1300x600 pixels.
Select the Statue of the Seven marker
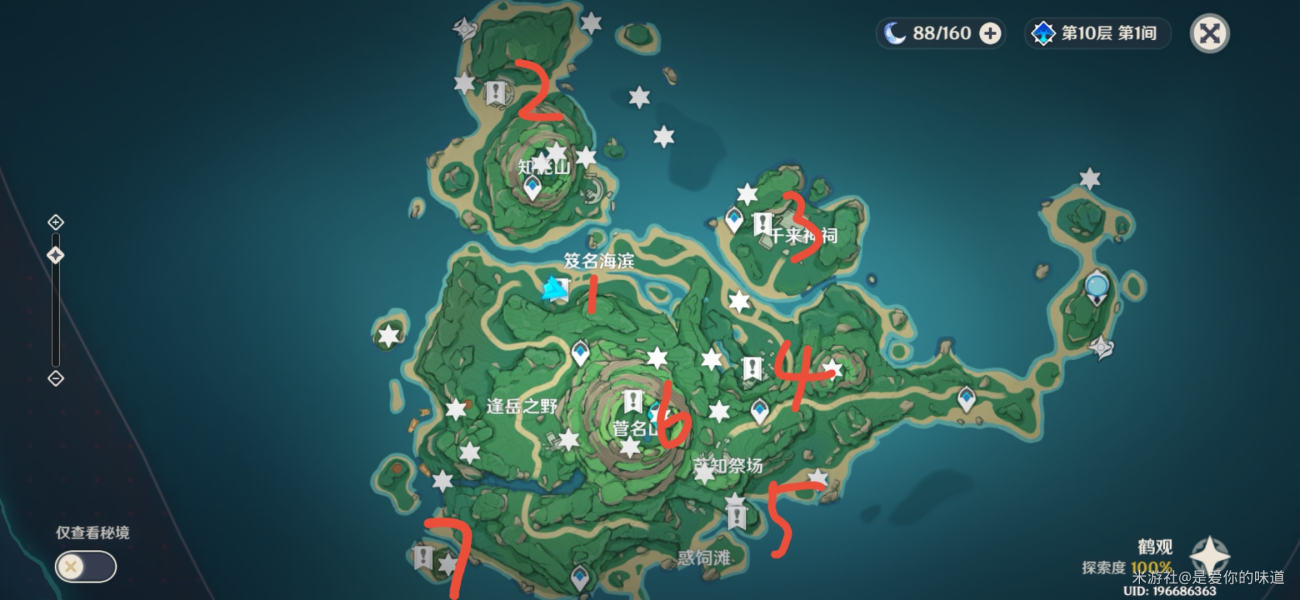pyautogui.click(x=1097, y=287)
